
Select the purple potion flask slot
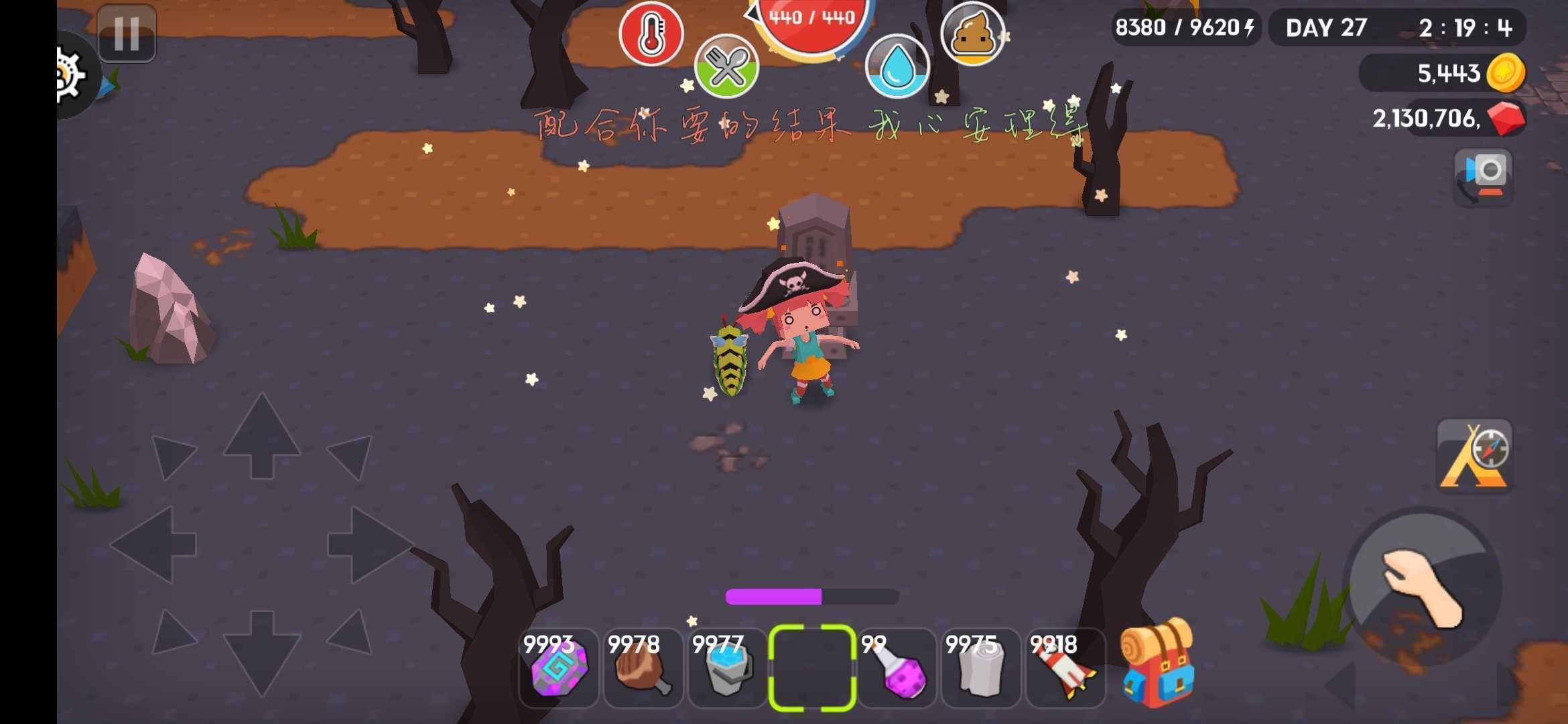point(897,668)
